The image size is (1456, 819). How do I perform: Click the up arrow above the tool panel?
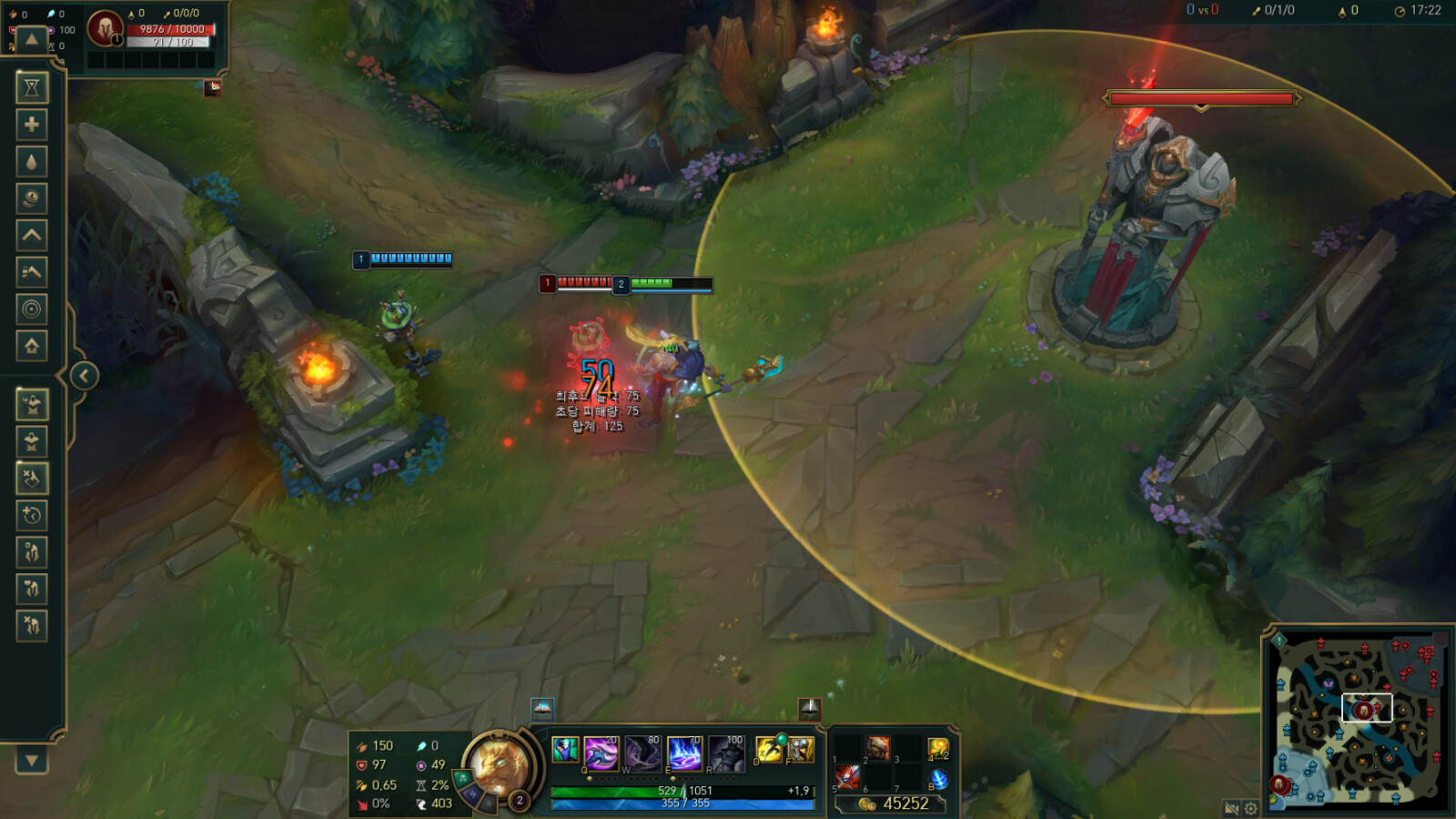click(x=32, y=39)
